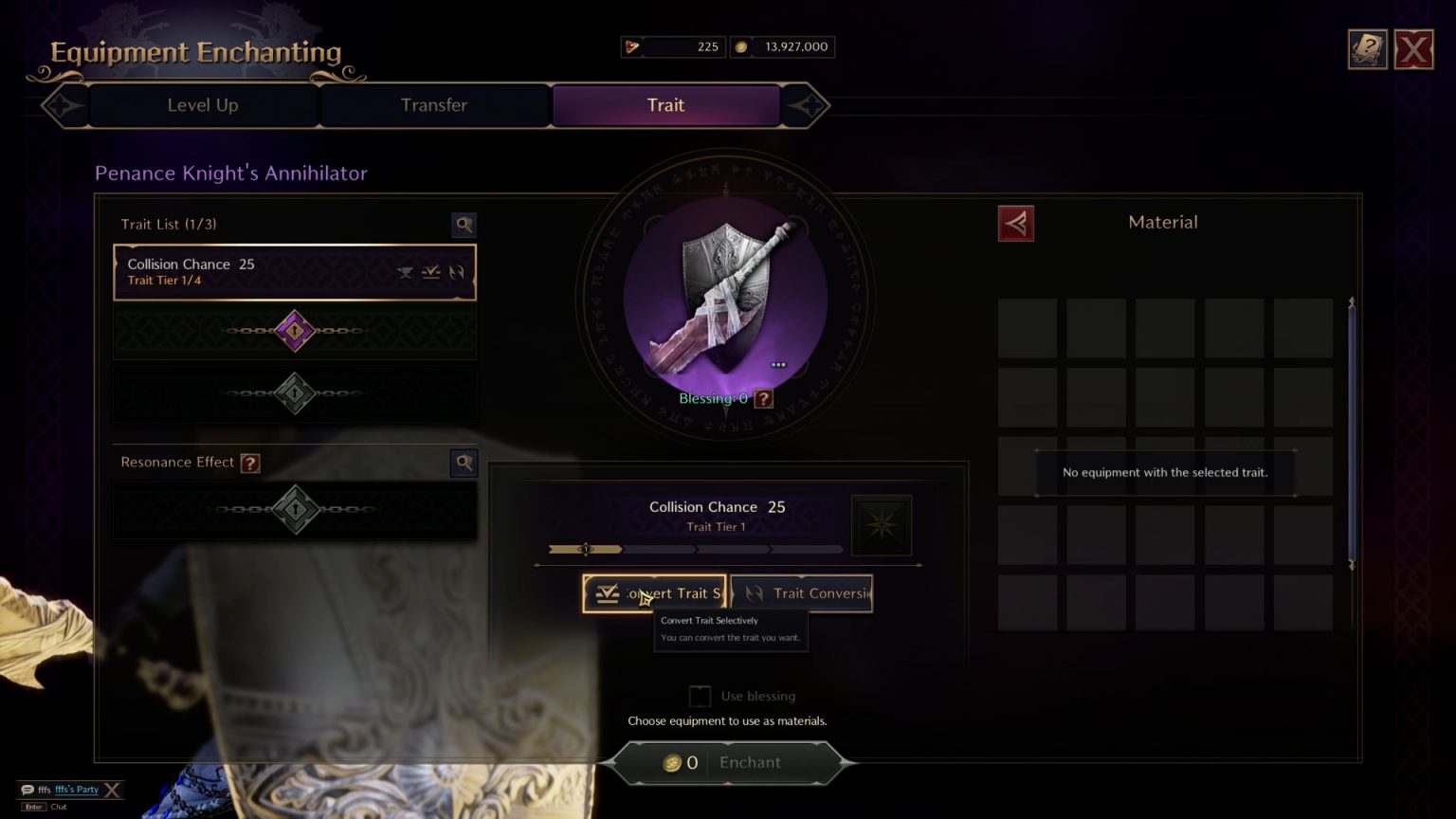This screenshot has height=819, width=1456.
Task: Switch to the Level Up tab
Action: (x=203, y=105)
